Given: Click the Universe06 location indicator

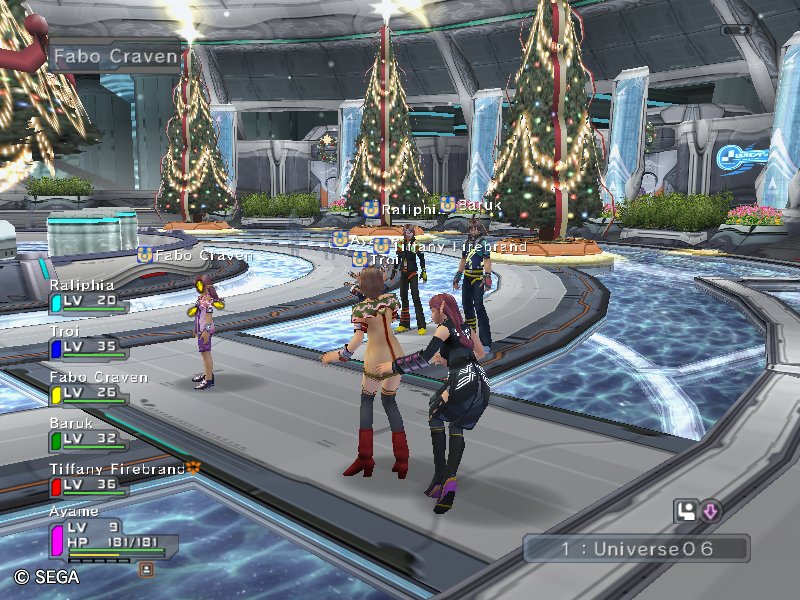Looking at the screenshot, I should click(636, 548).
